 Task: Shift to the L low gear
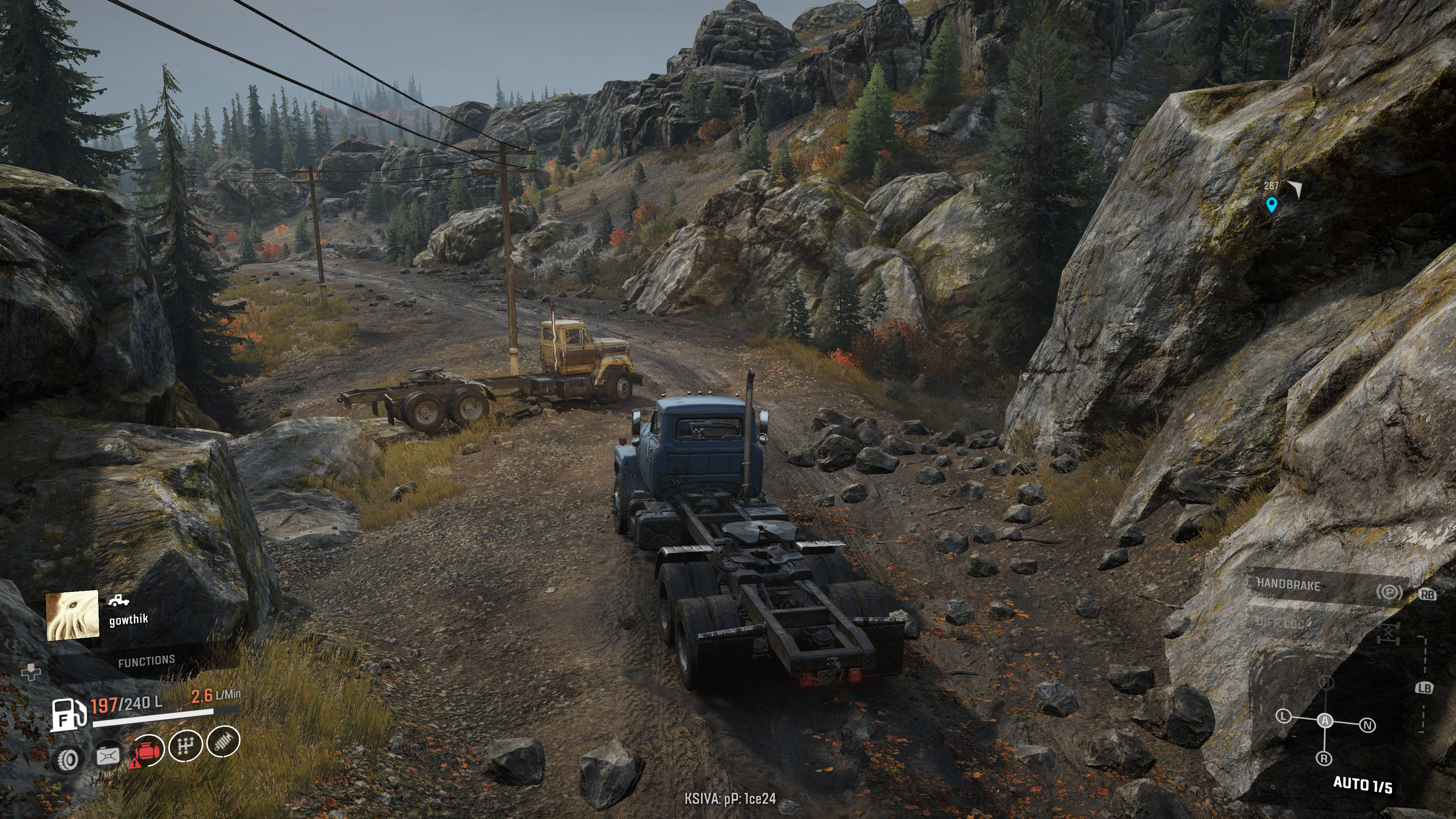[x=1283, y=716]
